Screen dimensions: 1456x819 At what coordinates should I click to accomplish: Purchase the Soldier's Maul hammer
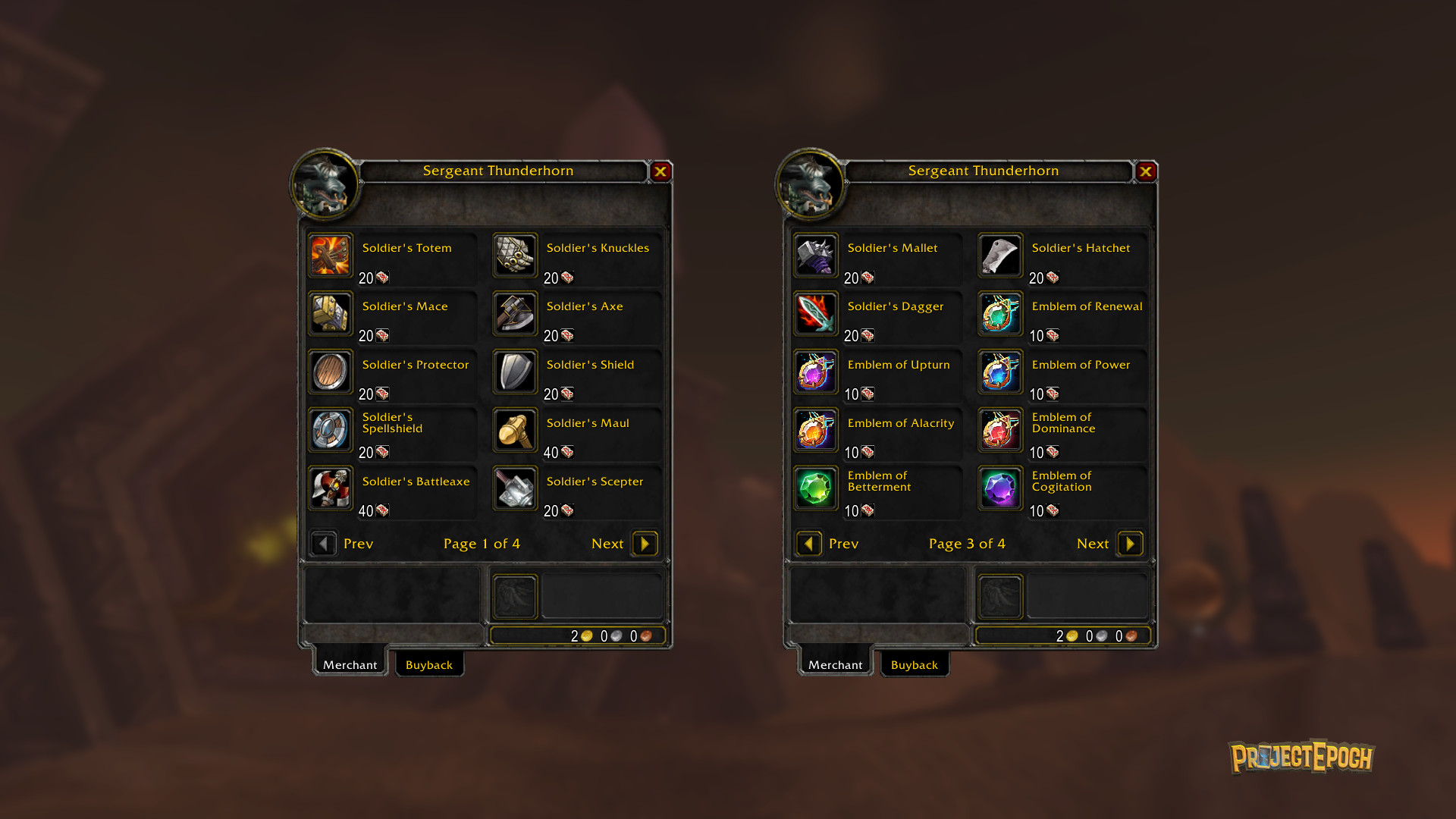(x=516, y=430)
